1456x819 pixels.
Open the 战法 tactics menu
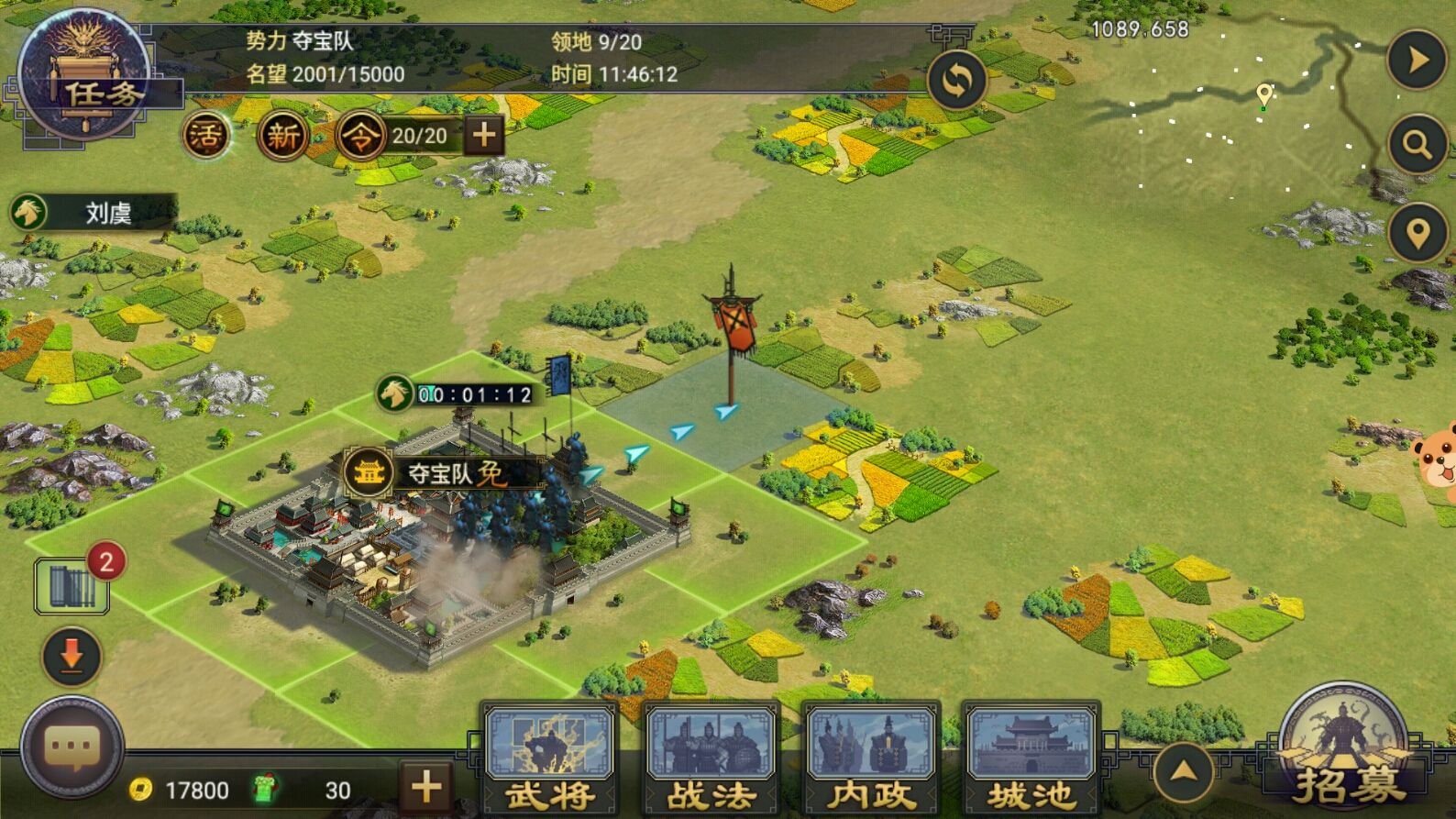click(711, 758)
